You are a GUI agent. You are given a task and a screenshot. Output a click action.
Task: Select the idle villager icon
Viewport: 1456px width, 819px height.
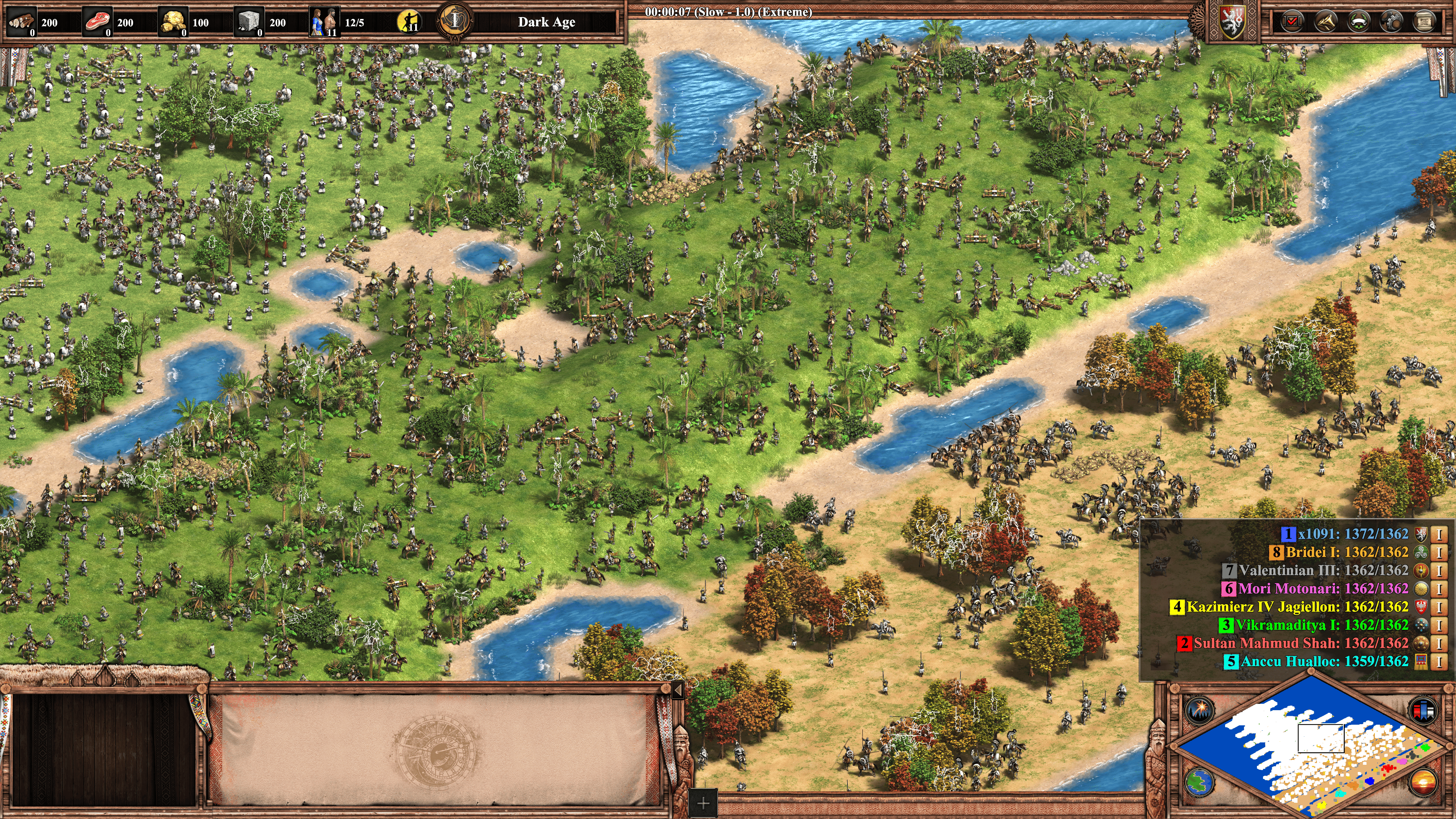click(408, 22)
